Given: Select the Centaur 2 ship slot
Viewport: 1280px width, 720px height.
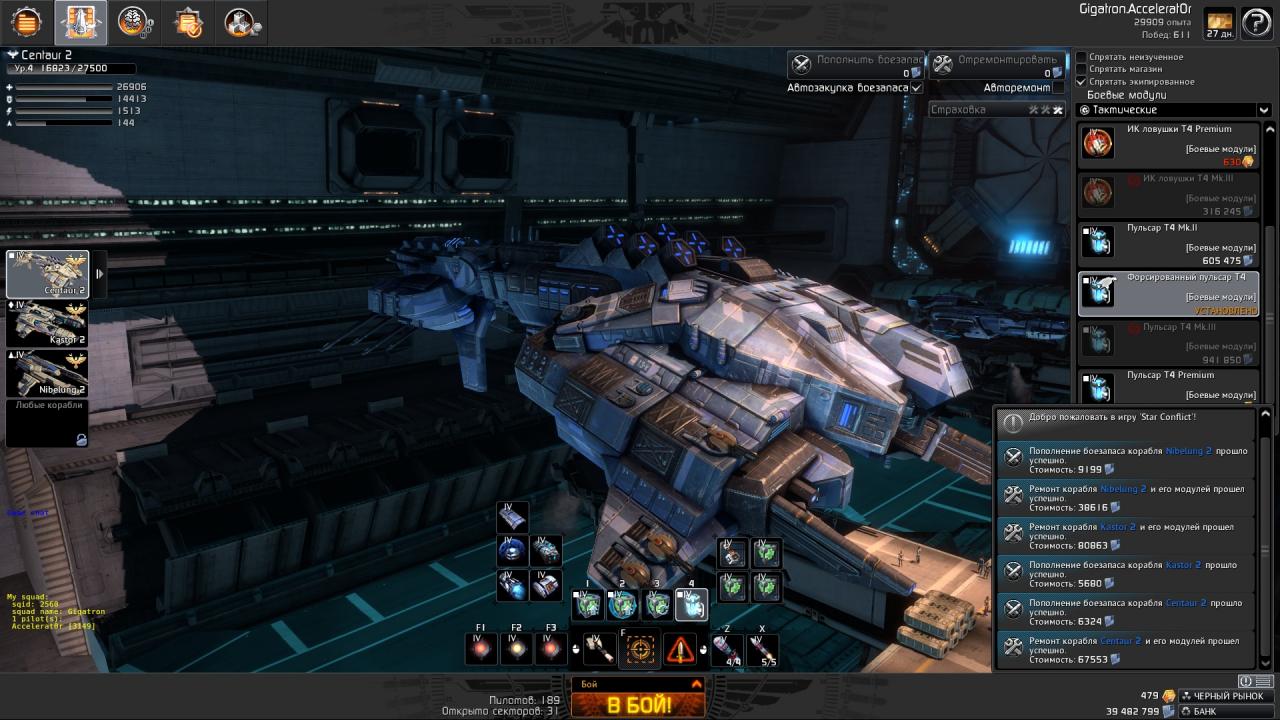Looking at the screenshot, I should coord(48,274).
